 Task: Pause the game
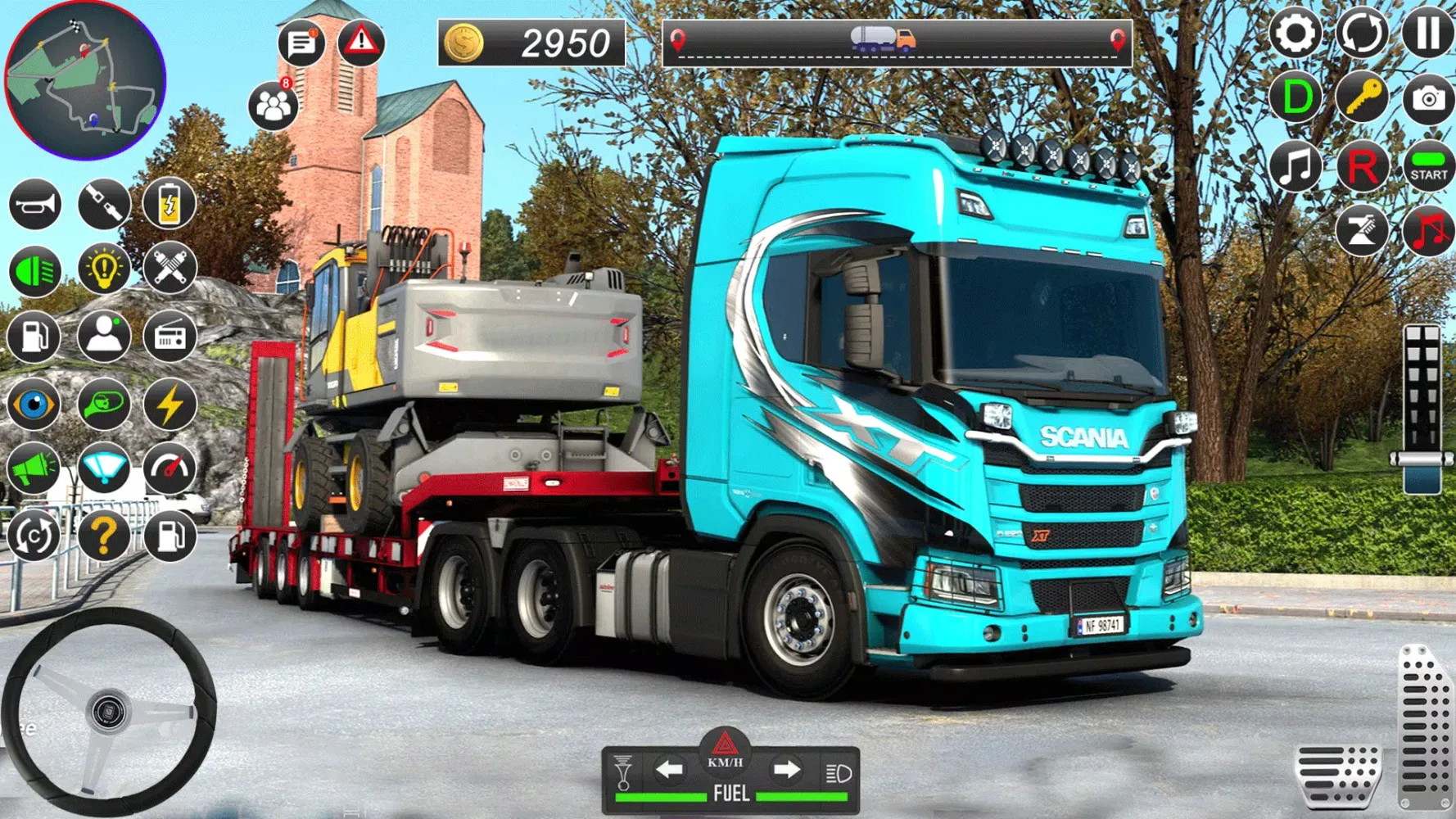coord(1427,34)
